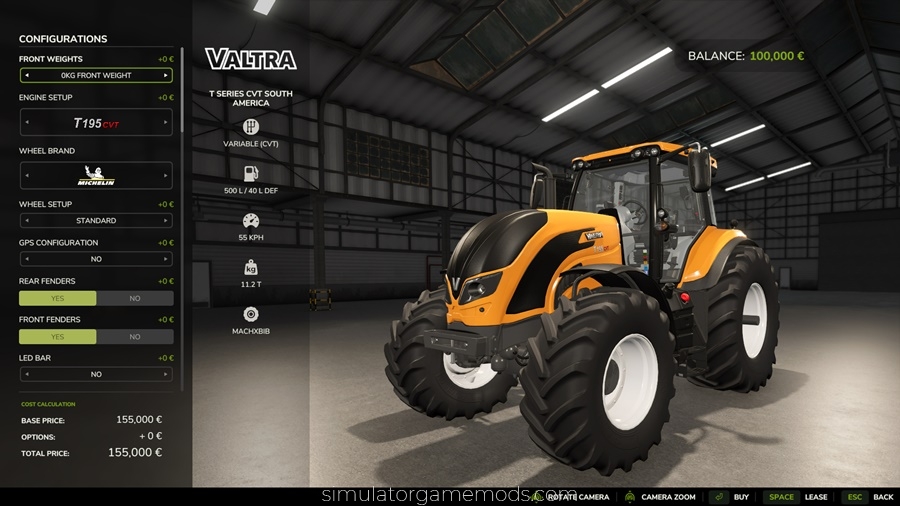Advance wheel setup from Standard
The image size is (900, 506).
tap(166, 220)
